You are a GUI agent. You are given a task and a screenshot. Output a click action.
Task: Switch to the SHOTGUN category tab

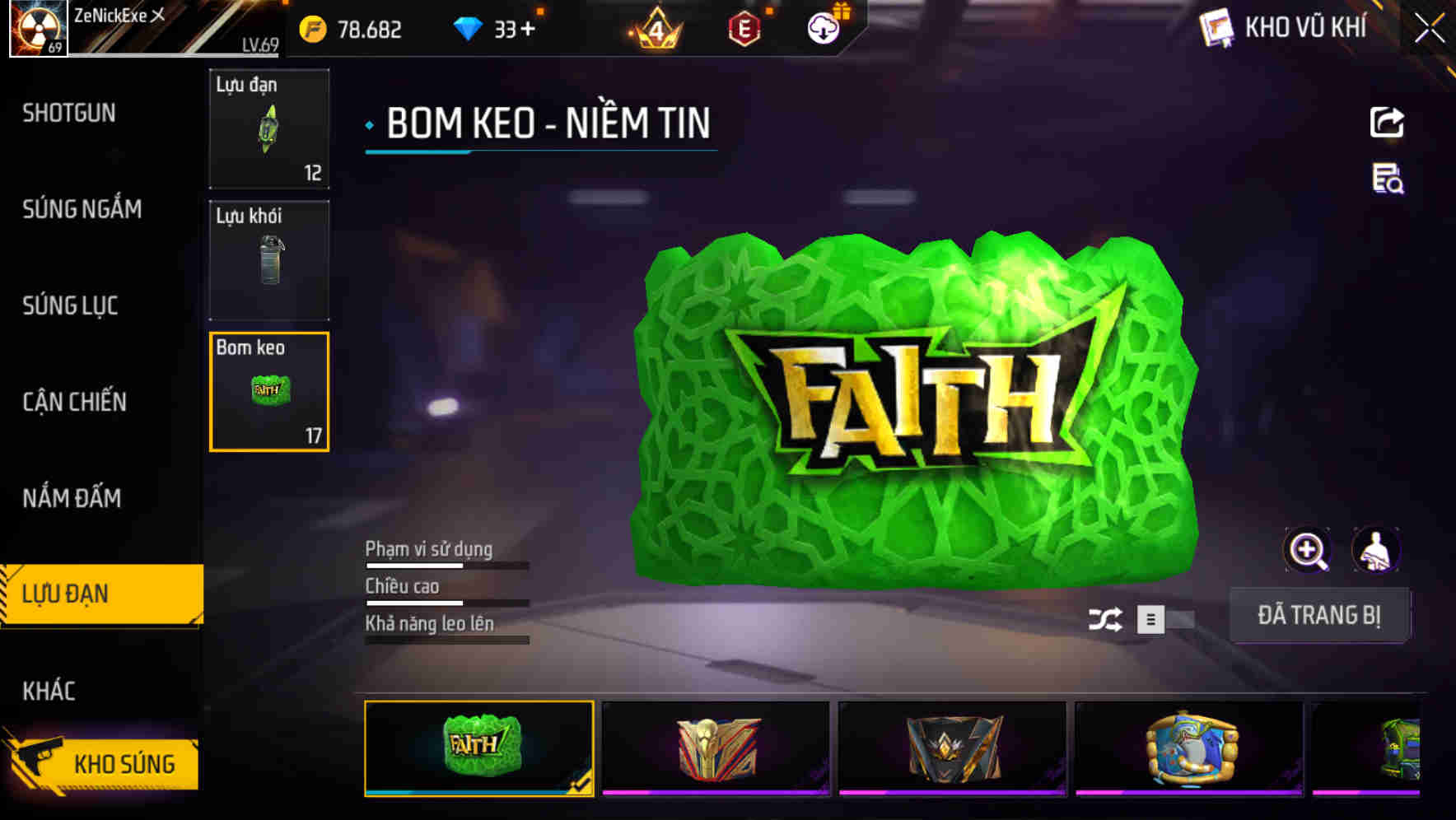(x=68, y=113)
